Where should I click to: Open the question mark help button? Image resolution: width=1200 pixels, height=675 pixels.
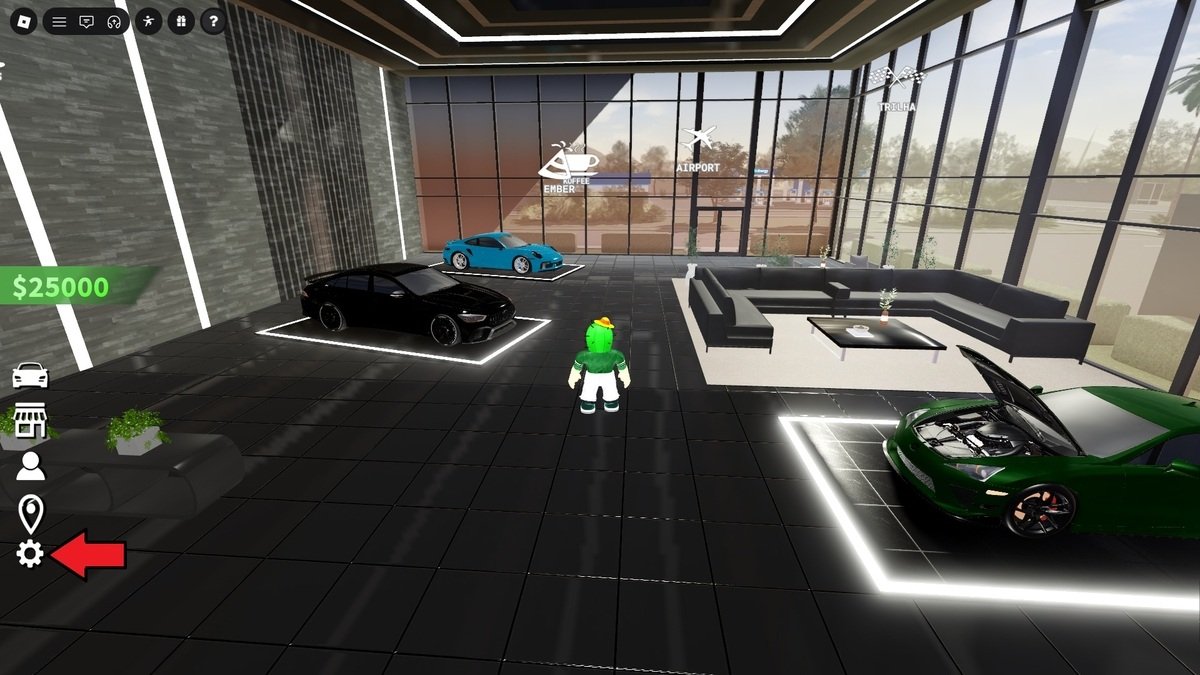(212, 21)
